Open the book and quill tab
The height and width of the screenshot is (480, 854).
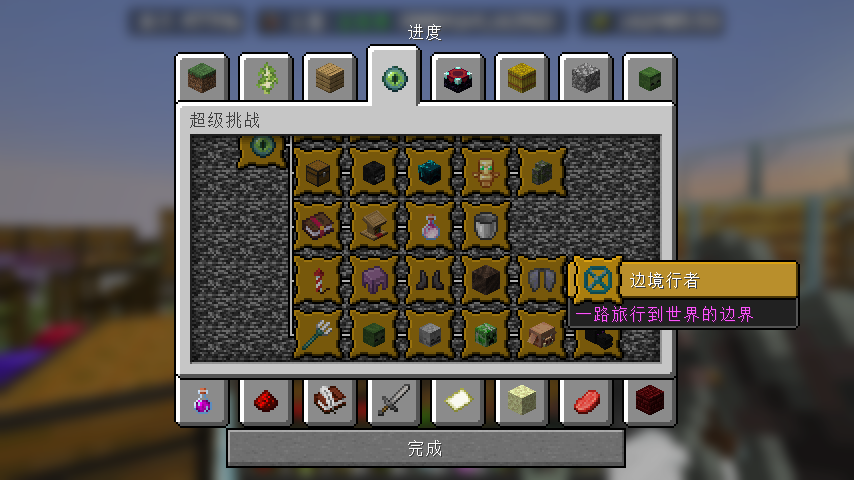point(330,401)
